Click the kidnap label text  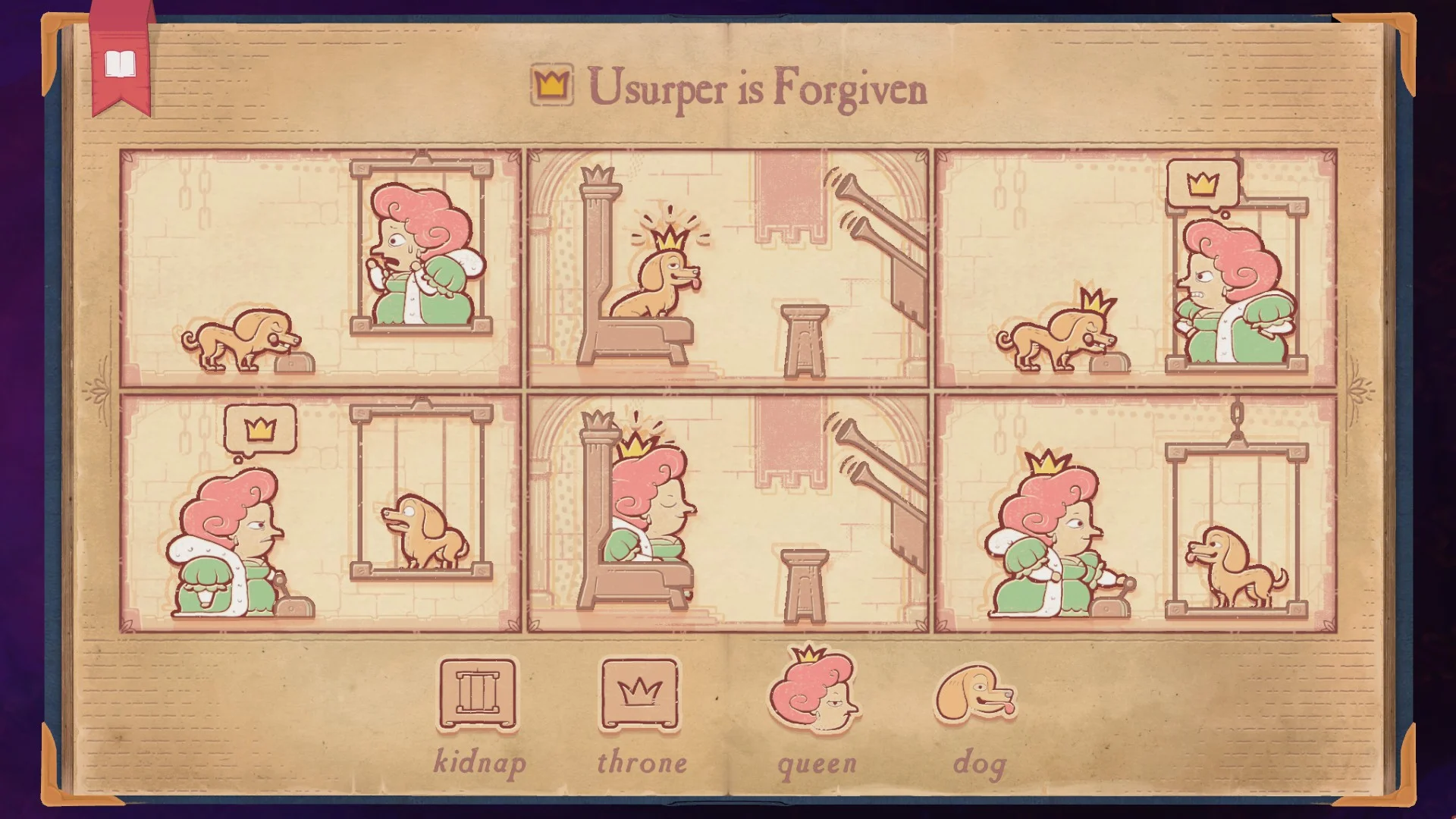click(481, 758)
